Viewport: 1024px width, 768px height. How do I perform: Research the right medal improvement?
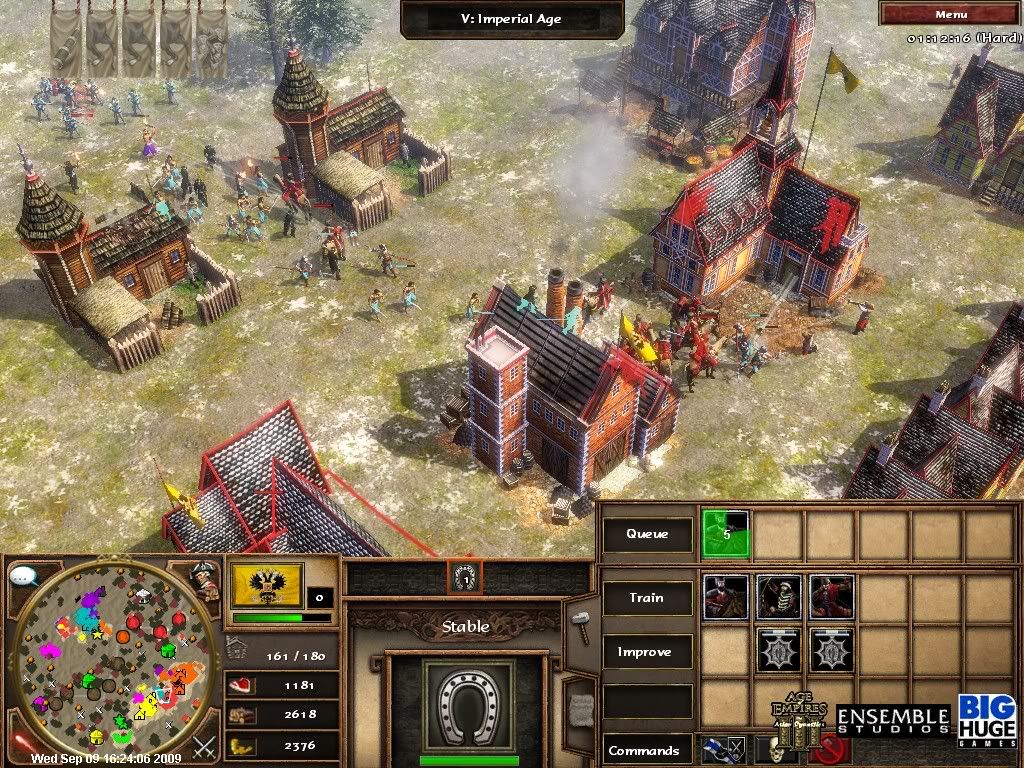831,651
